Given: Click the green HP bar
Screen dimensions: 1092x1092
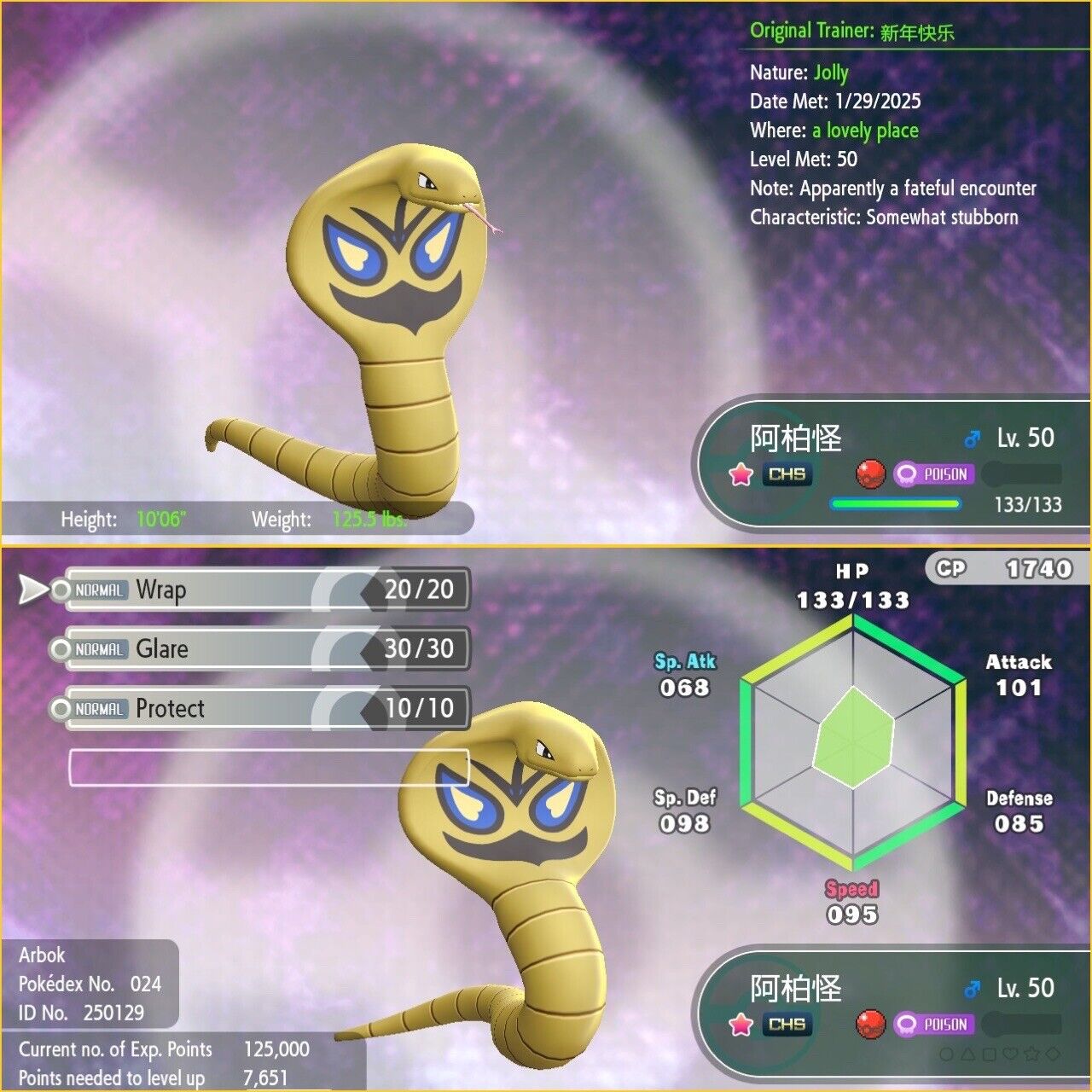Looking at the screenshot, I should click(x=894, y=502).
